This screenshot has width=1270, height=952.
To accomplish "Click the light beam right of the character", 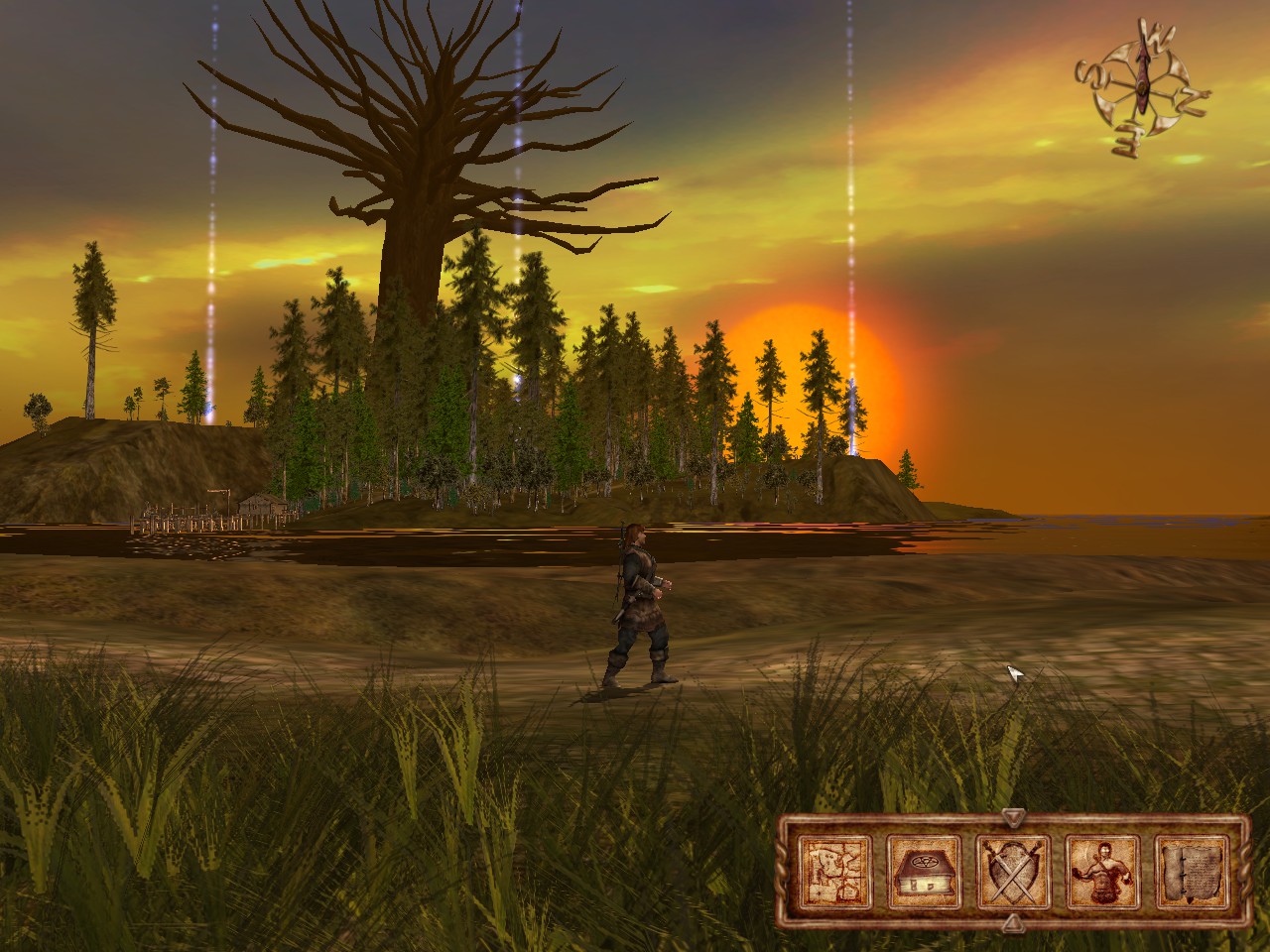I will [x=851, y=297].
